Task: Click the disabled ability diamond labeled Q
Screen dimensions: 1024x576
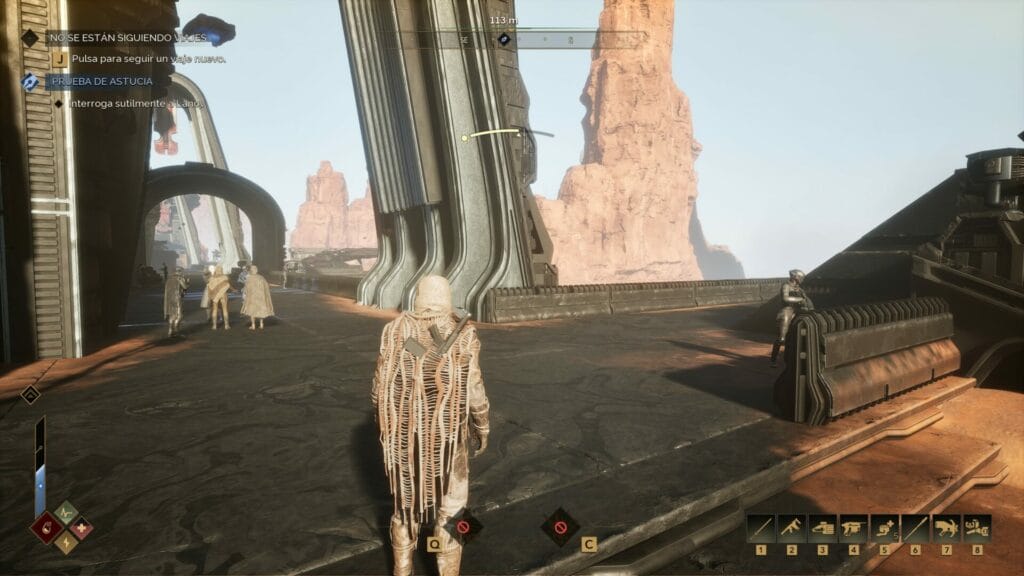Action: pos(462,525)
